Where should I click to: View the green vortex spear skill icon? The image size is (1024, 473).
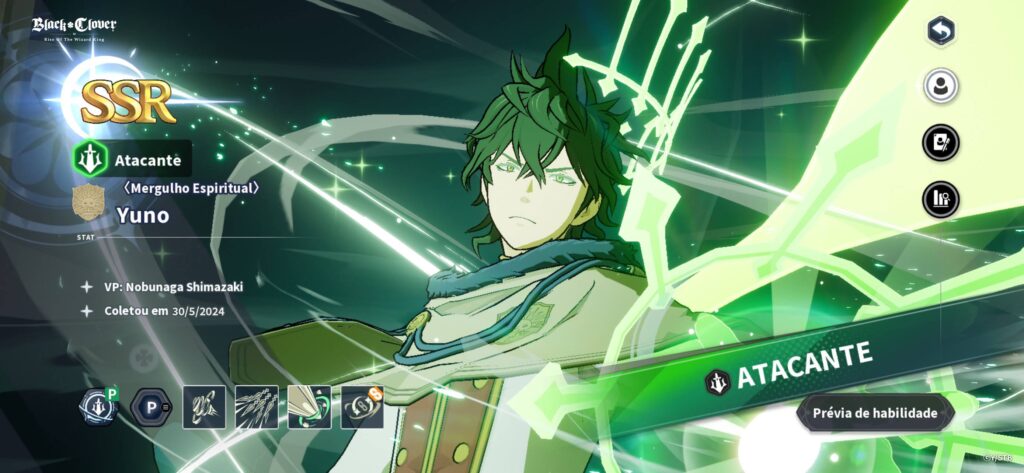309,407
